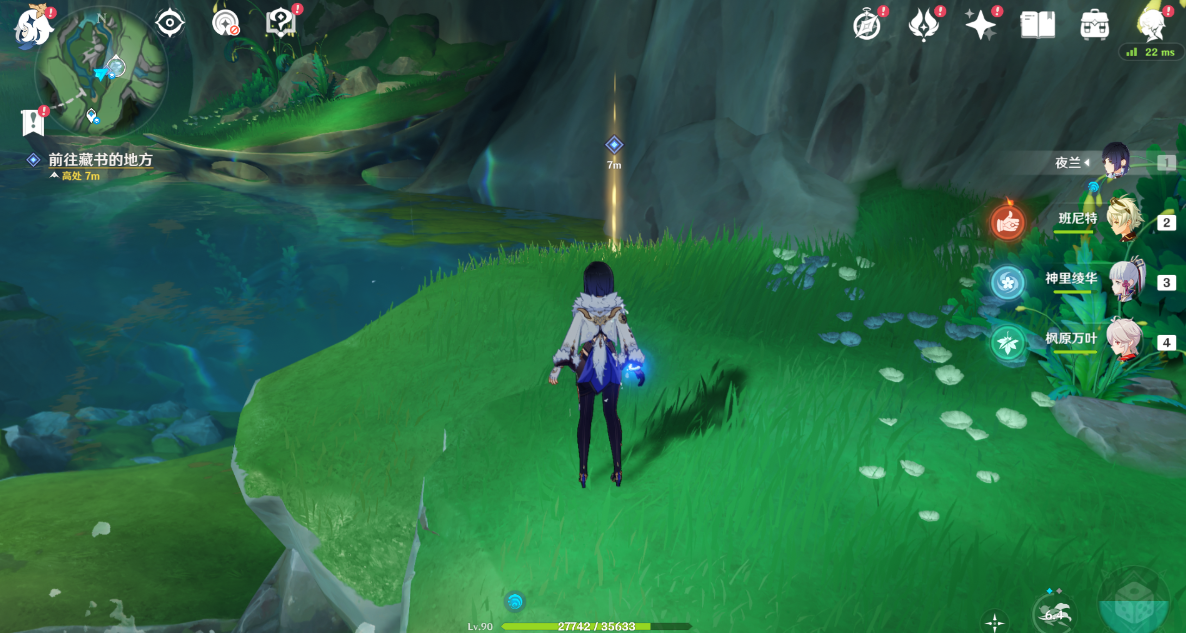Open the backpack inventory
Image resolution: width=1186 pixels, height=633 pixels.
1095,24
